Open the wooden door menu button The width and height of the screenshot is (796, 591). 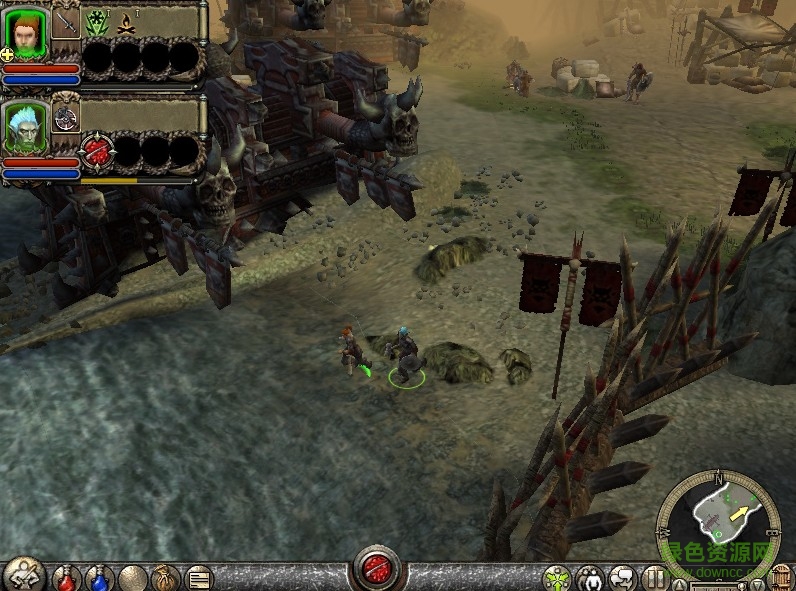[783, 579]
